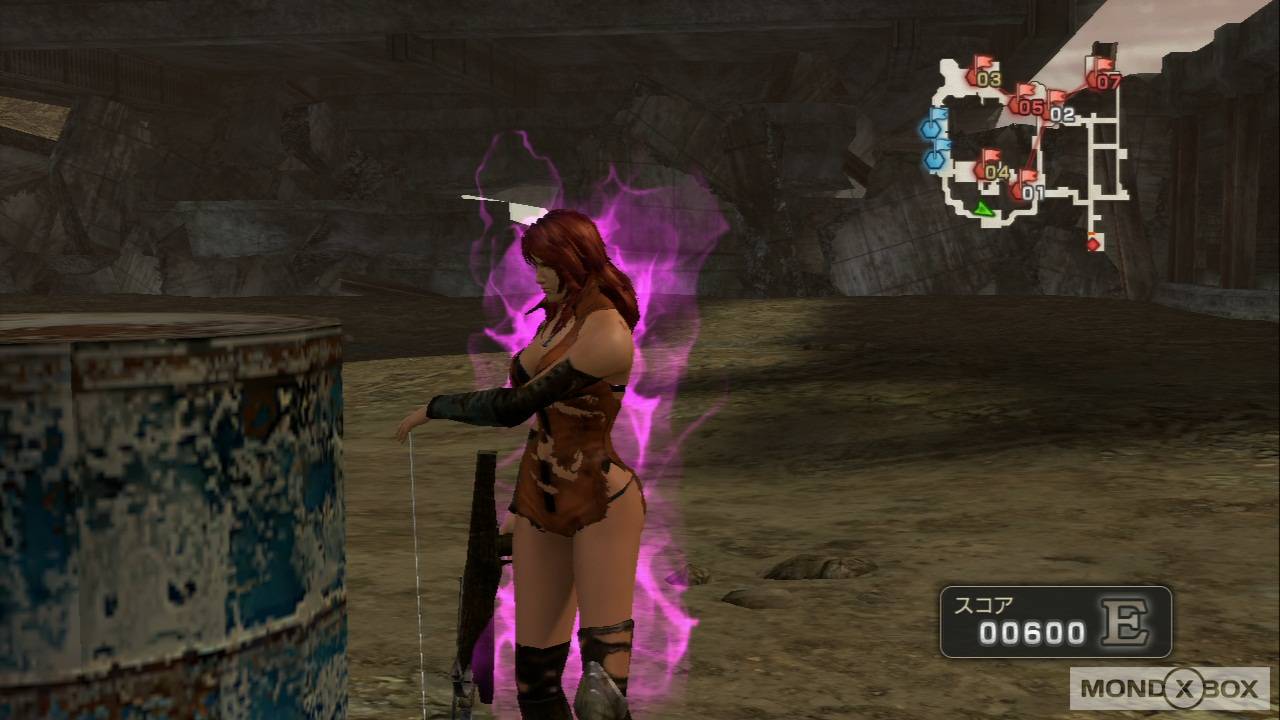Select red flag marker 04 on minimap
The width and height of the screenshot is (1280, 720).
[x=989, y=166]
